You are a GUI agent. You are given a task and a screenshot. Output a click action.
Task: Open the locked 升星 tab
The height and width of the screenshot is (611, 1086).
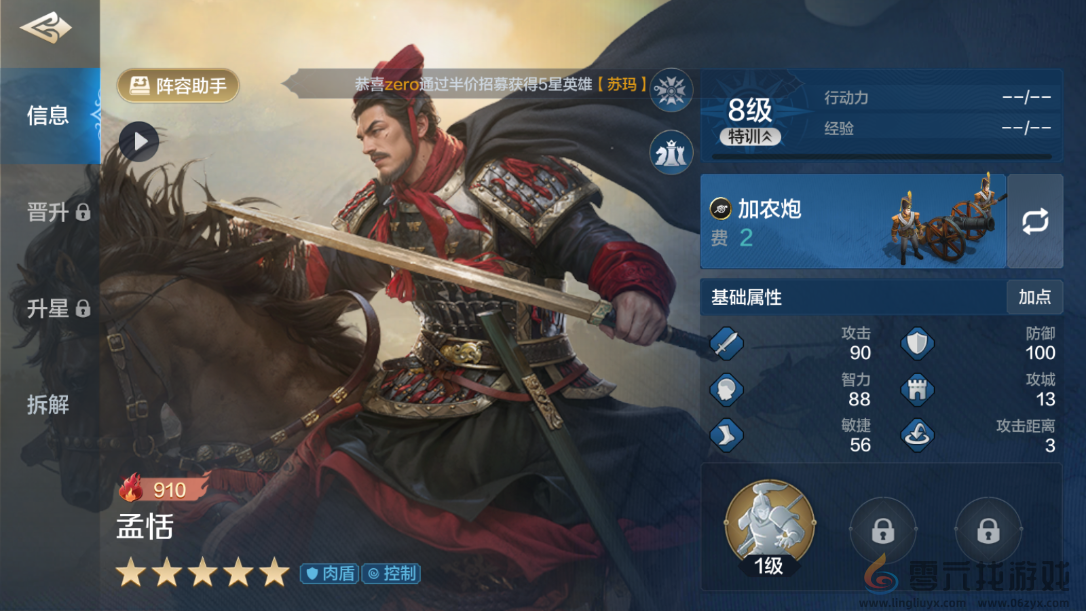58,309
